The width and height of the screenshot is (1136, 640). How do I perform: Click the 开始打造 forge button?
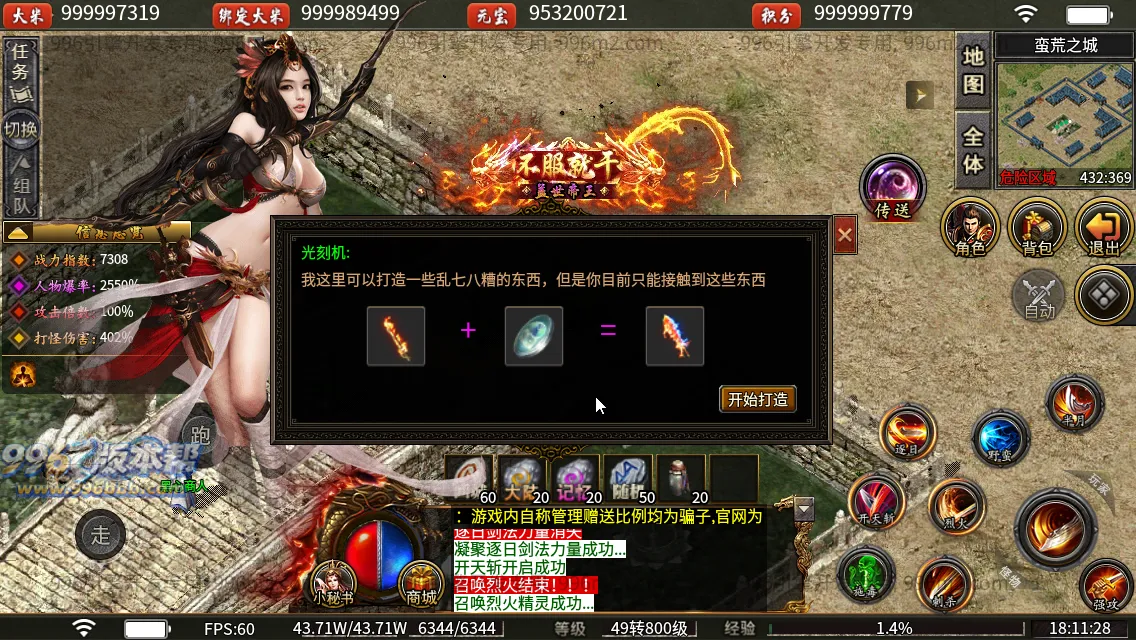pyautogui.click(x=757, y=399)
